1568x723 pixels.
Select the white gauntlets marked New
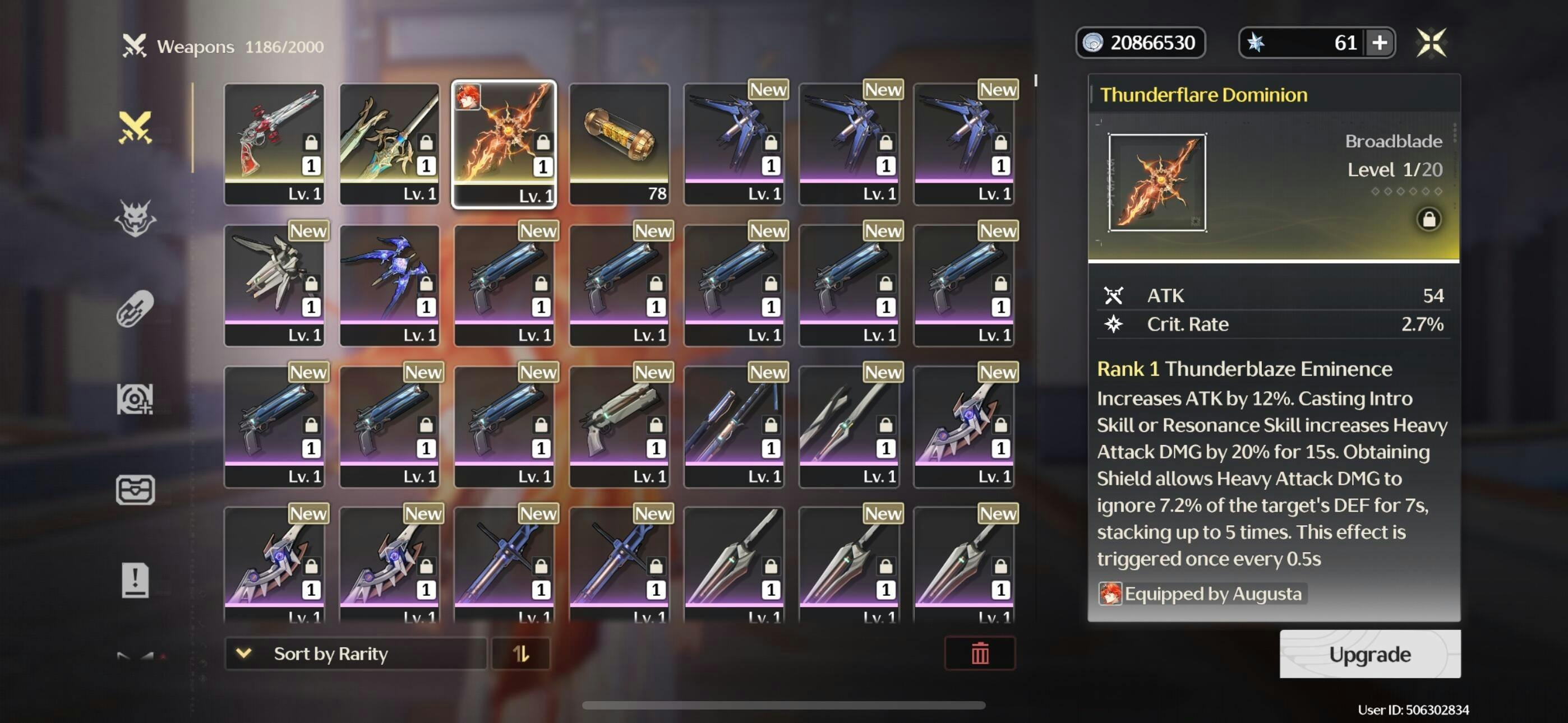click(x=274, y=284)
